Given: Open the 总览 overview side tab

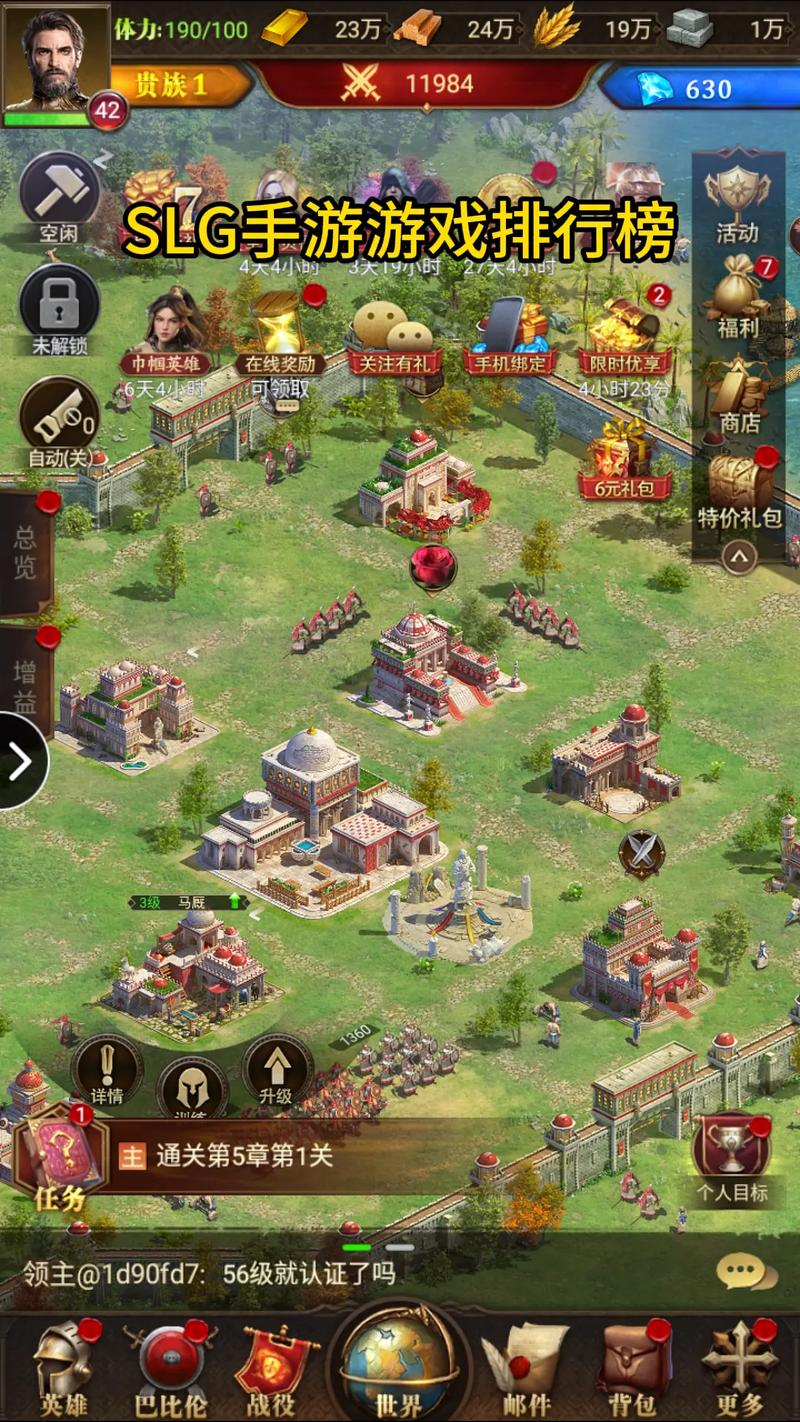Looking at the screenshot, I should [x=25, y=553].
